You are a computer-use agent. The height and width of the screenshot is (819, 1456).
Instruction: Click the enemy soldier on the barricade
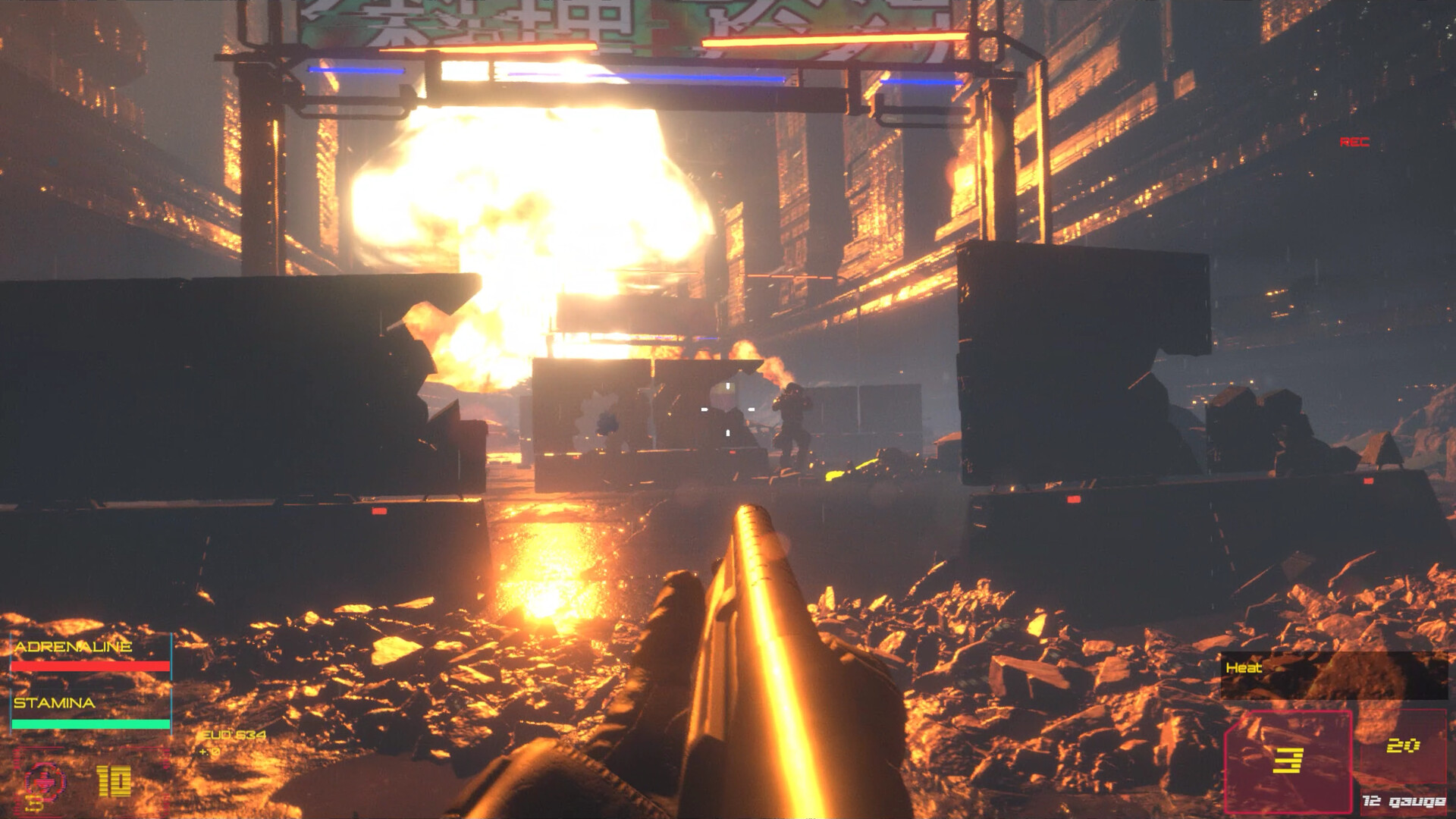(x=792, y=417)
